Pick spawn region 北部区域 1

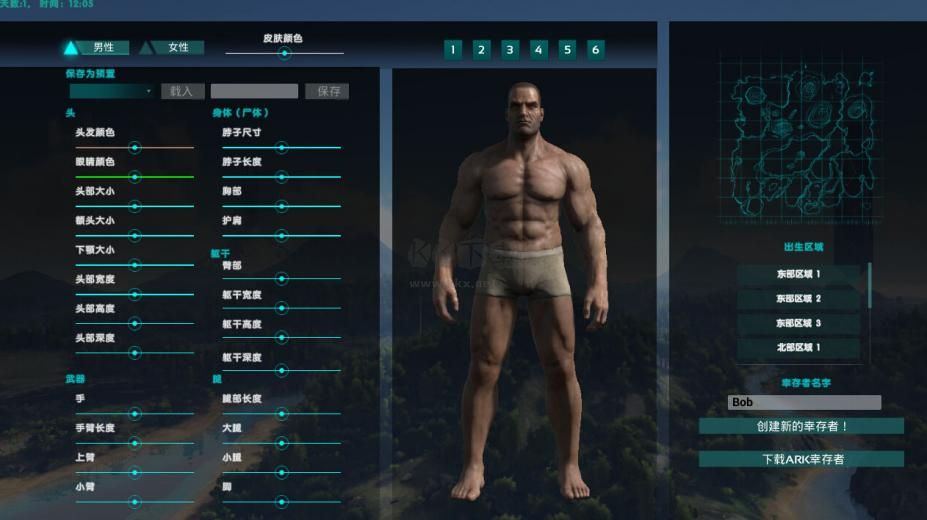pyautogui.click(x=798, y=348)
